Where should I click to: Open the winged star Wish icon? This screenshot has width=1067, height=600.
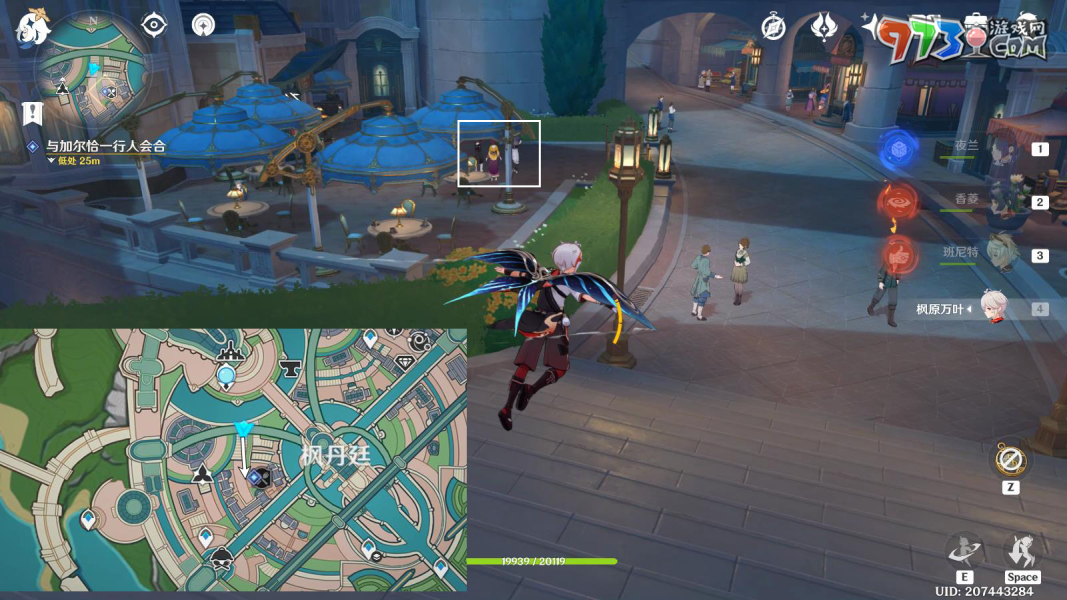click(823, 27)
